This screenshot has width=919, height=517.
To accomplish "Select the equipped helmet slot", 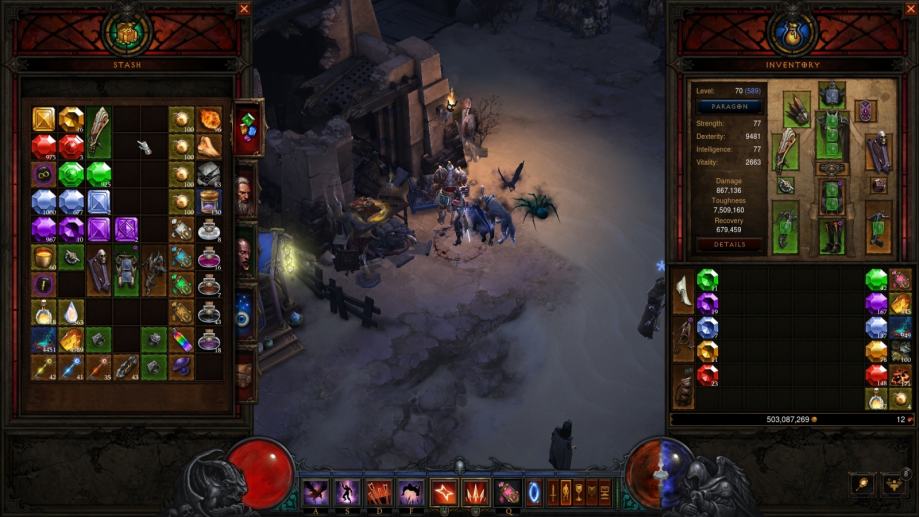I will (x=832, y=96).
